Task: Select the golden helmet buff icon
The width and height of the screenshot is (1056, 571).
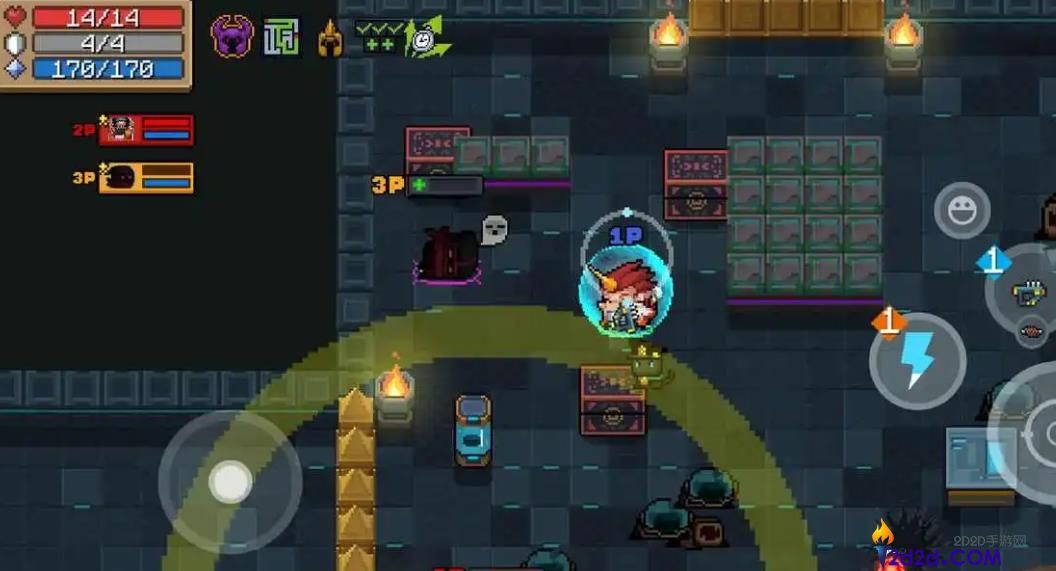Action: click(x=330, y=39)
